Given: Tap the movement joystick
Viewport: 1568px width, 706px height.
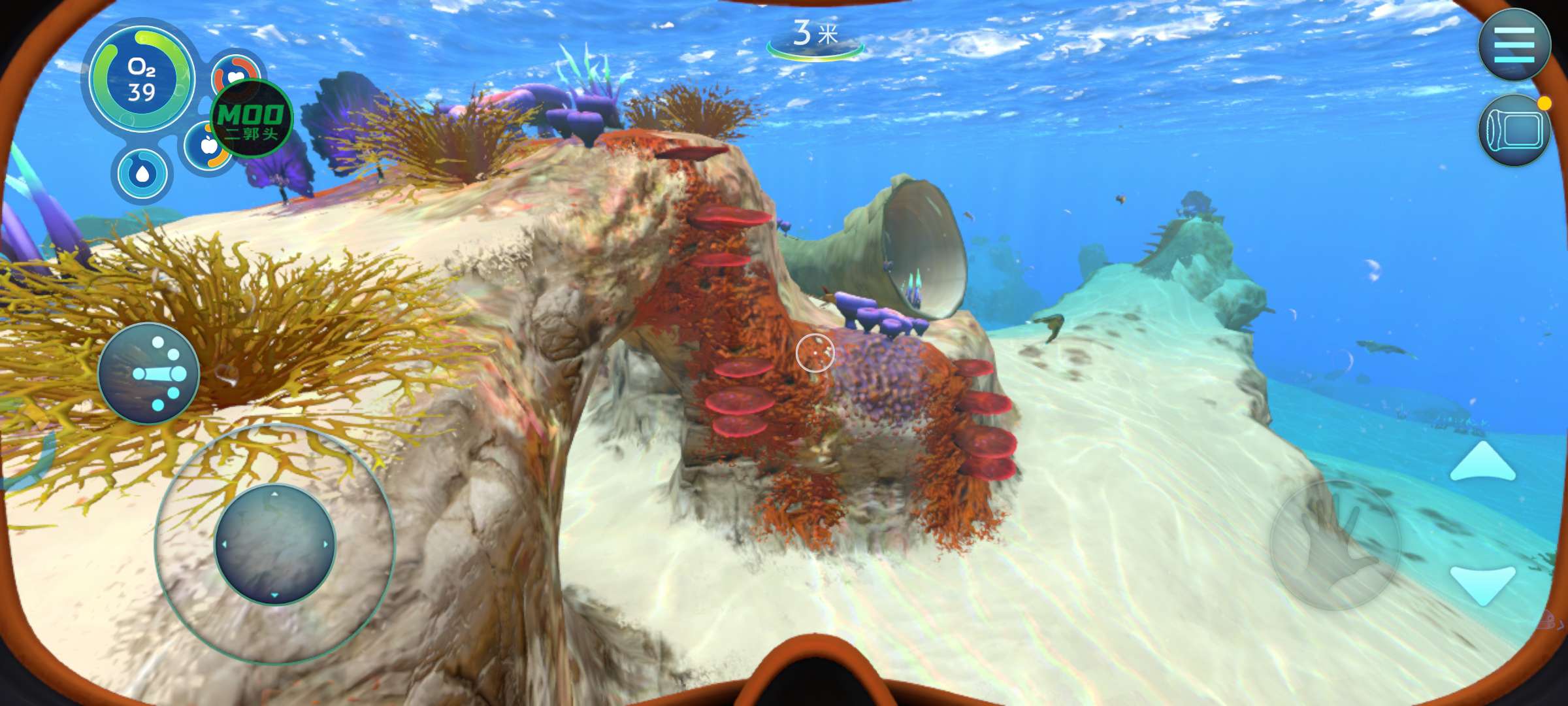Looking at the screenshot, I should click(274, 544).
